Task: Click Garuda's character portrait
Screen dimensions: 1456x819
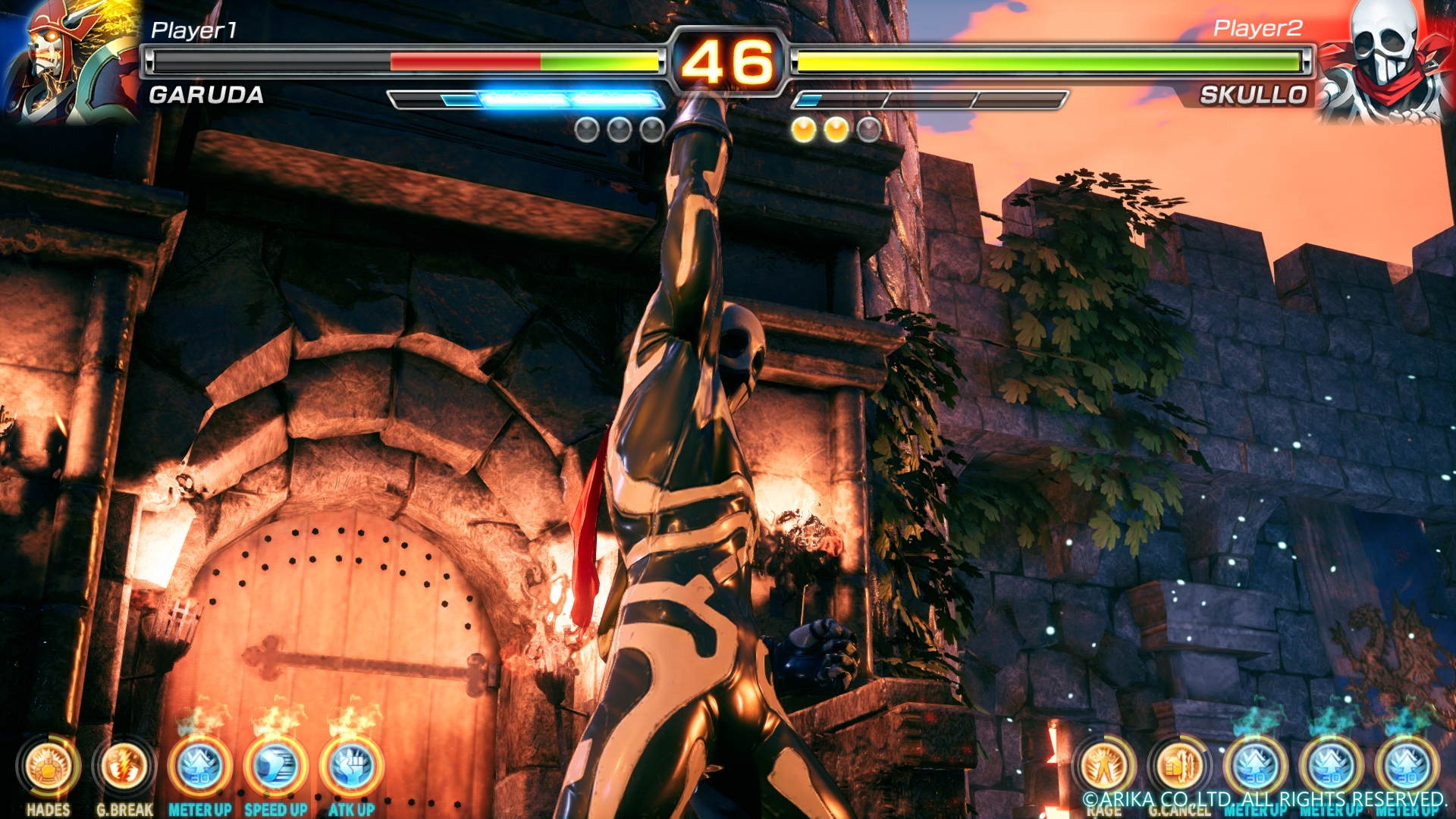Action: [x=70, y=61]
